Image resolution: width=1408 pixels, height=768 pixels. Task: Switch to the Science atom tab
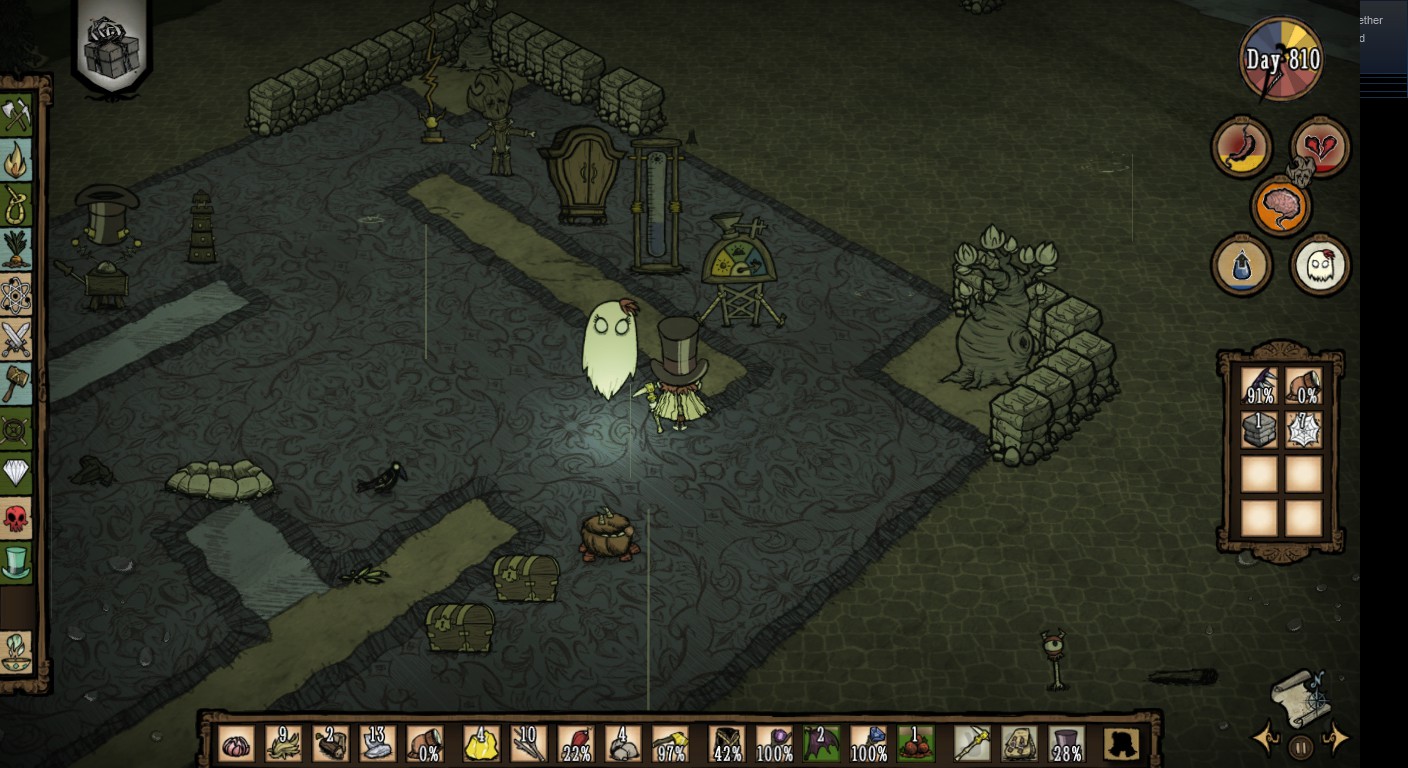click(17, 295)
